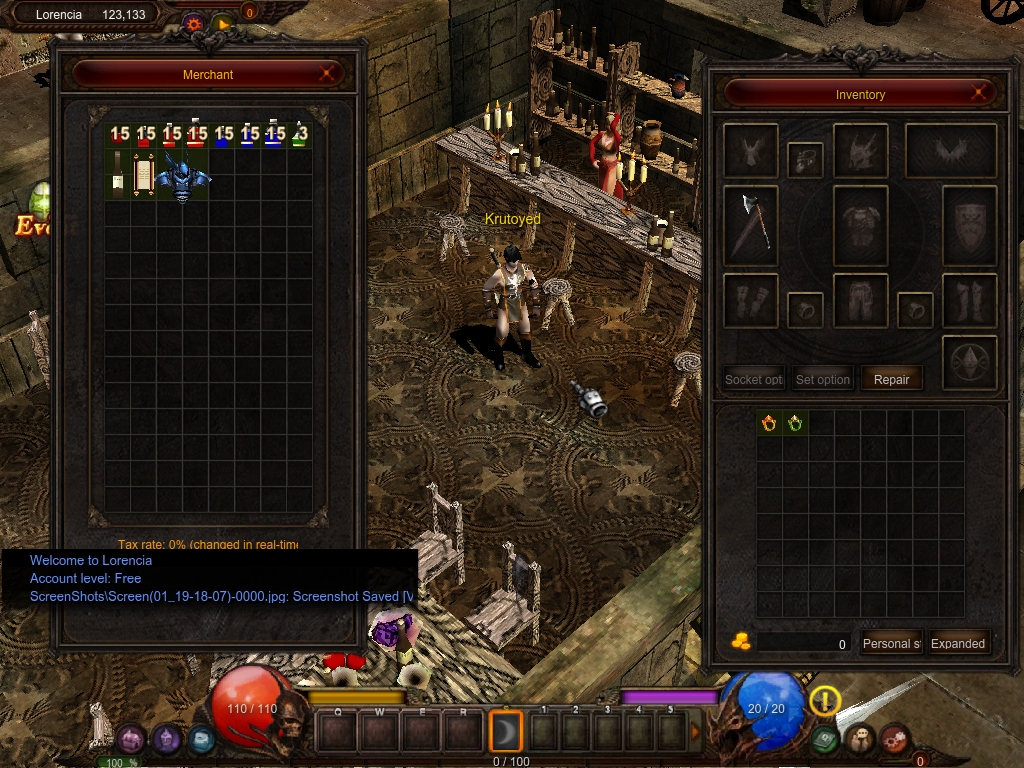Open the gear settings icon at top
The height and width of the screenshot is (768, 1024).
pos(194,23)
